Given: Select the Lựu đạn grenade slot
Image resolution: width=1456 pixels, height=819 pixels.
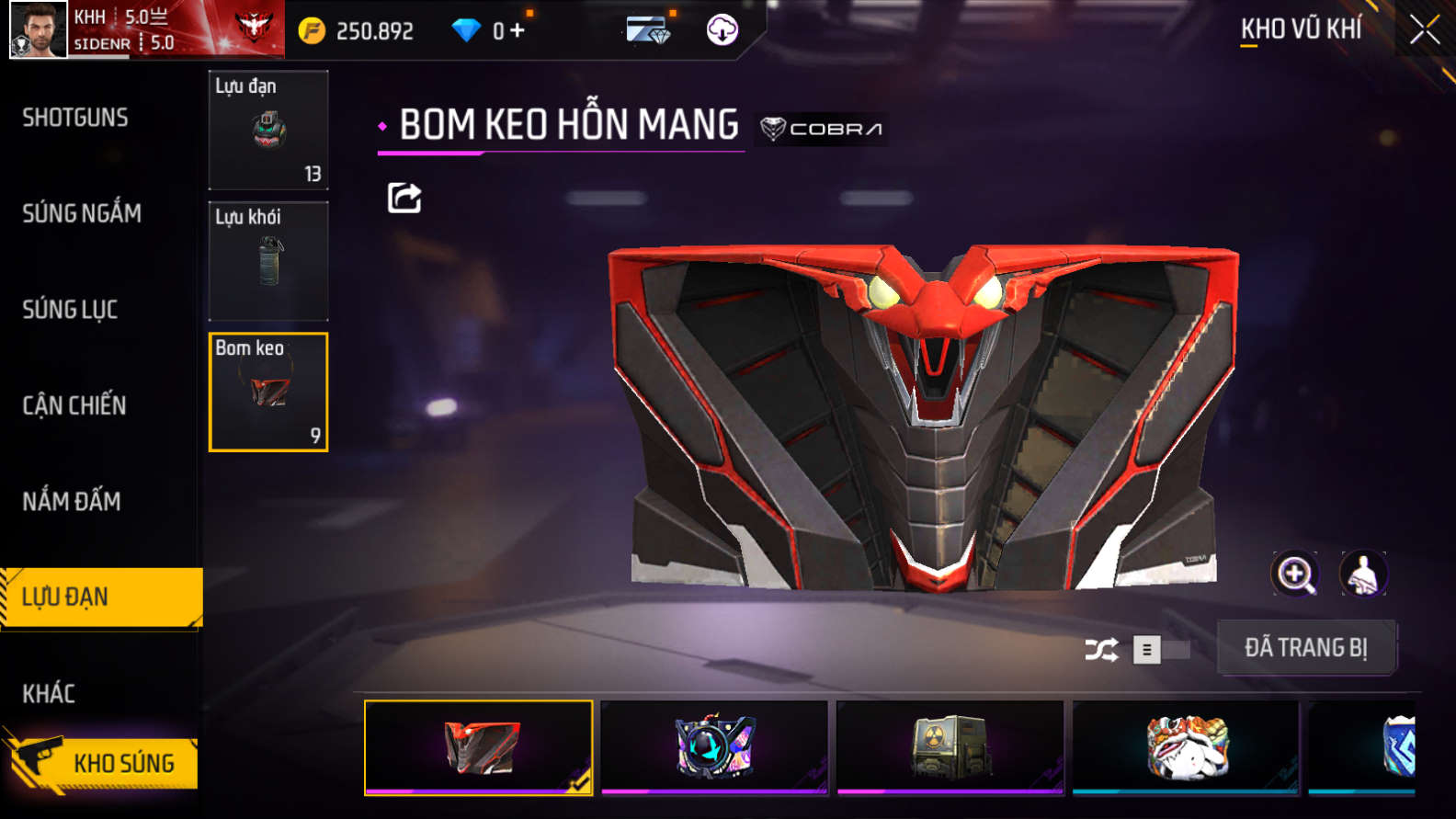Looking at the screenshot, I should [x=268, y=131].
